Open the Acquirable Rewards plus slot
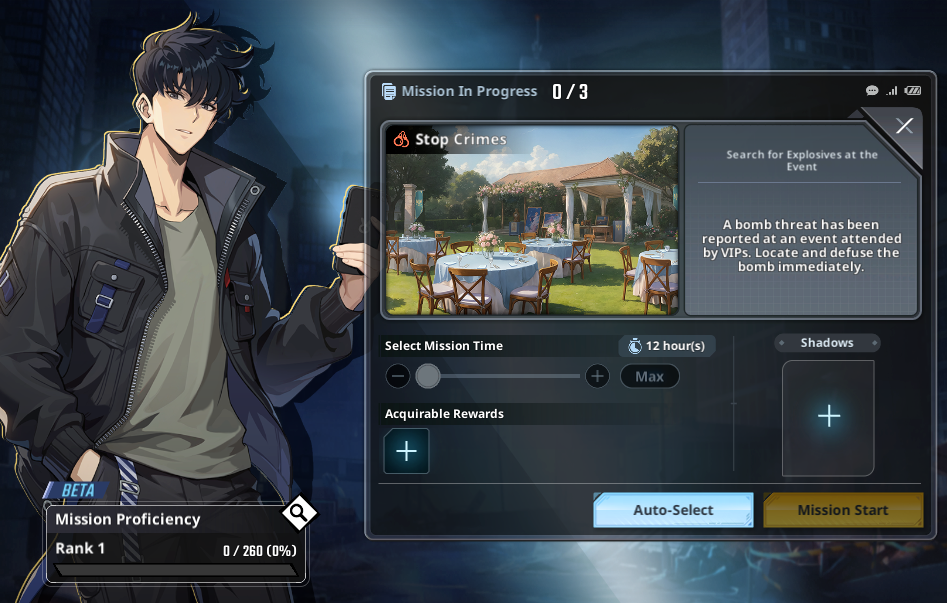This screenshot has width=947, height=603. (406, 451)
